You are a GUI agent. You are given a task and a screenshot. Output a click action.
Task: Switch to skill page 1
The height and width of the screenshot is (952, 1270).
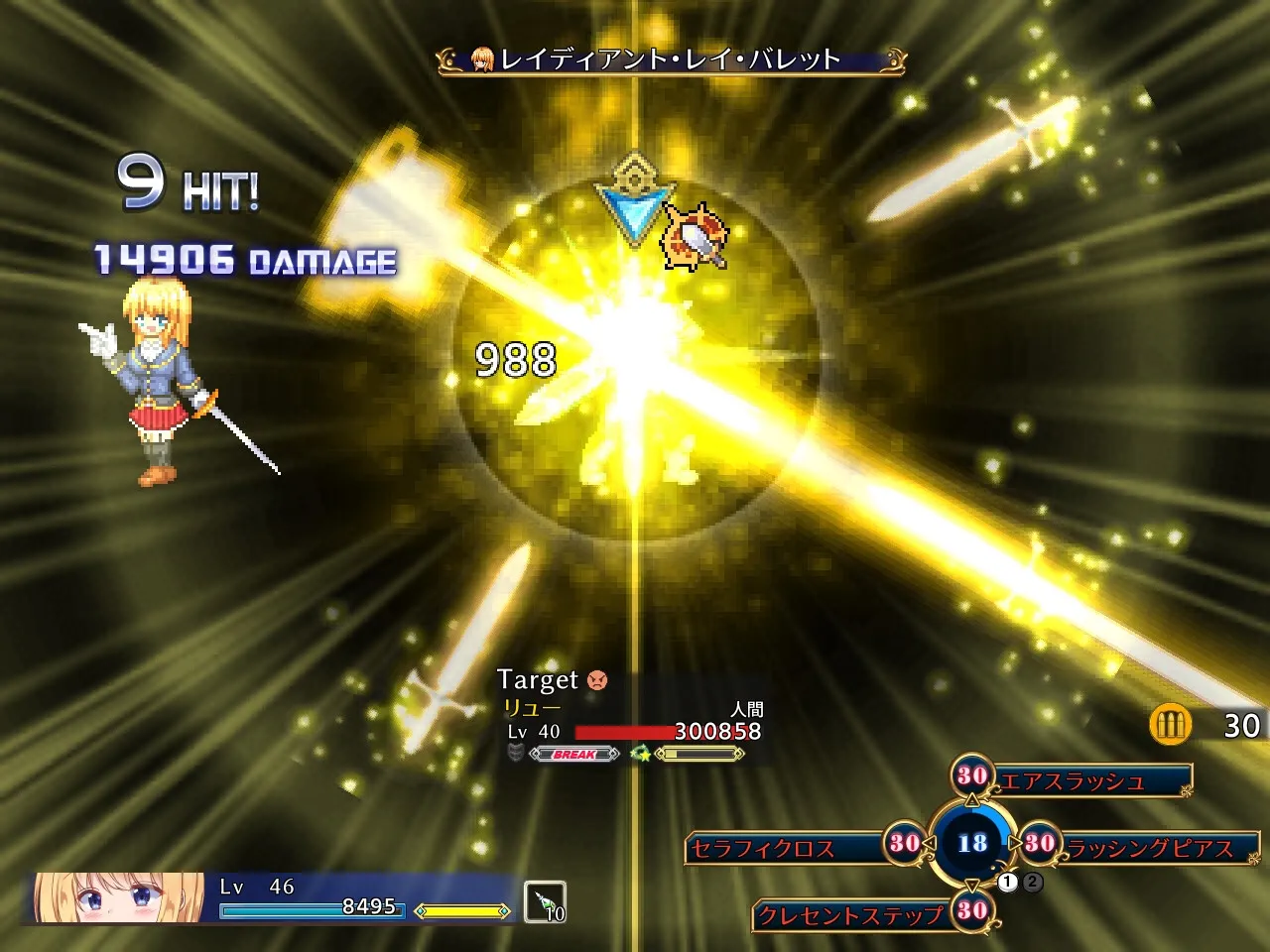pyautogui.click(x=1009, y=882)
